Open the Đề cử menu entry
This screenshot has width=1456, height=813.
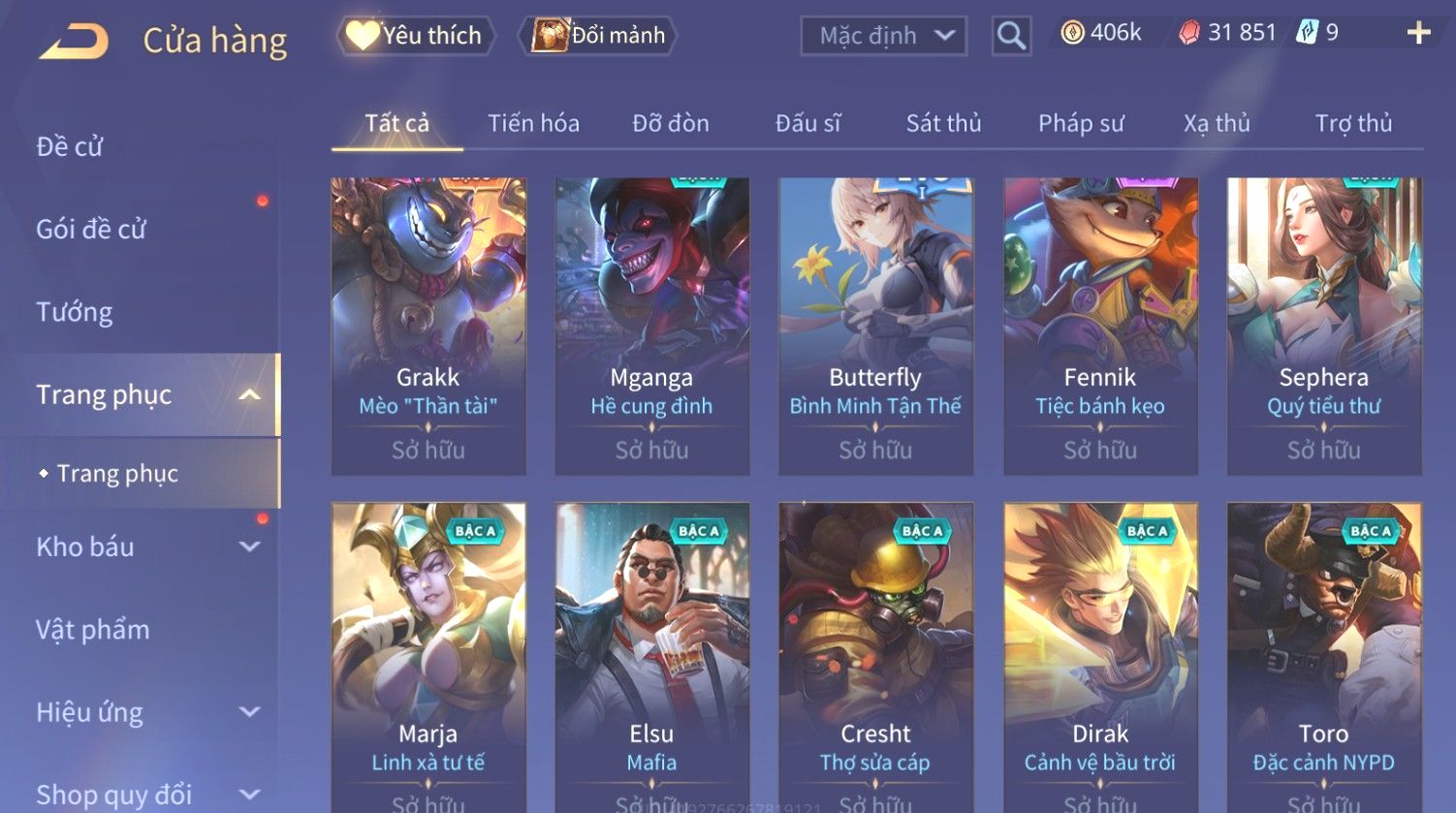point(70,146)
